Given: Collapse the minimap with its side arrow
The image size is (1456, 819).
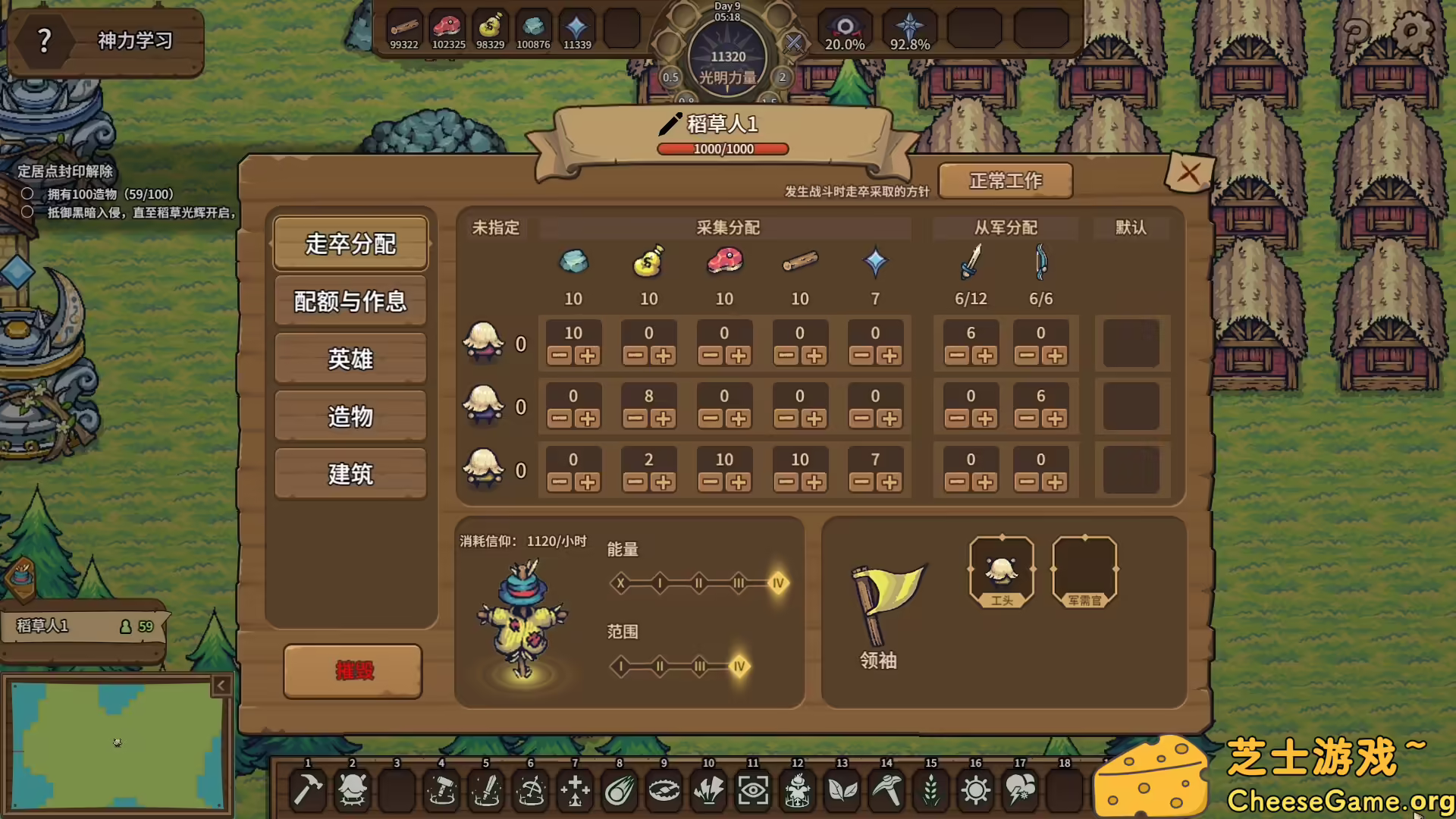Looking at the screenshot, I should click(222, 684).
